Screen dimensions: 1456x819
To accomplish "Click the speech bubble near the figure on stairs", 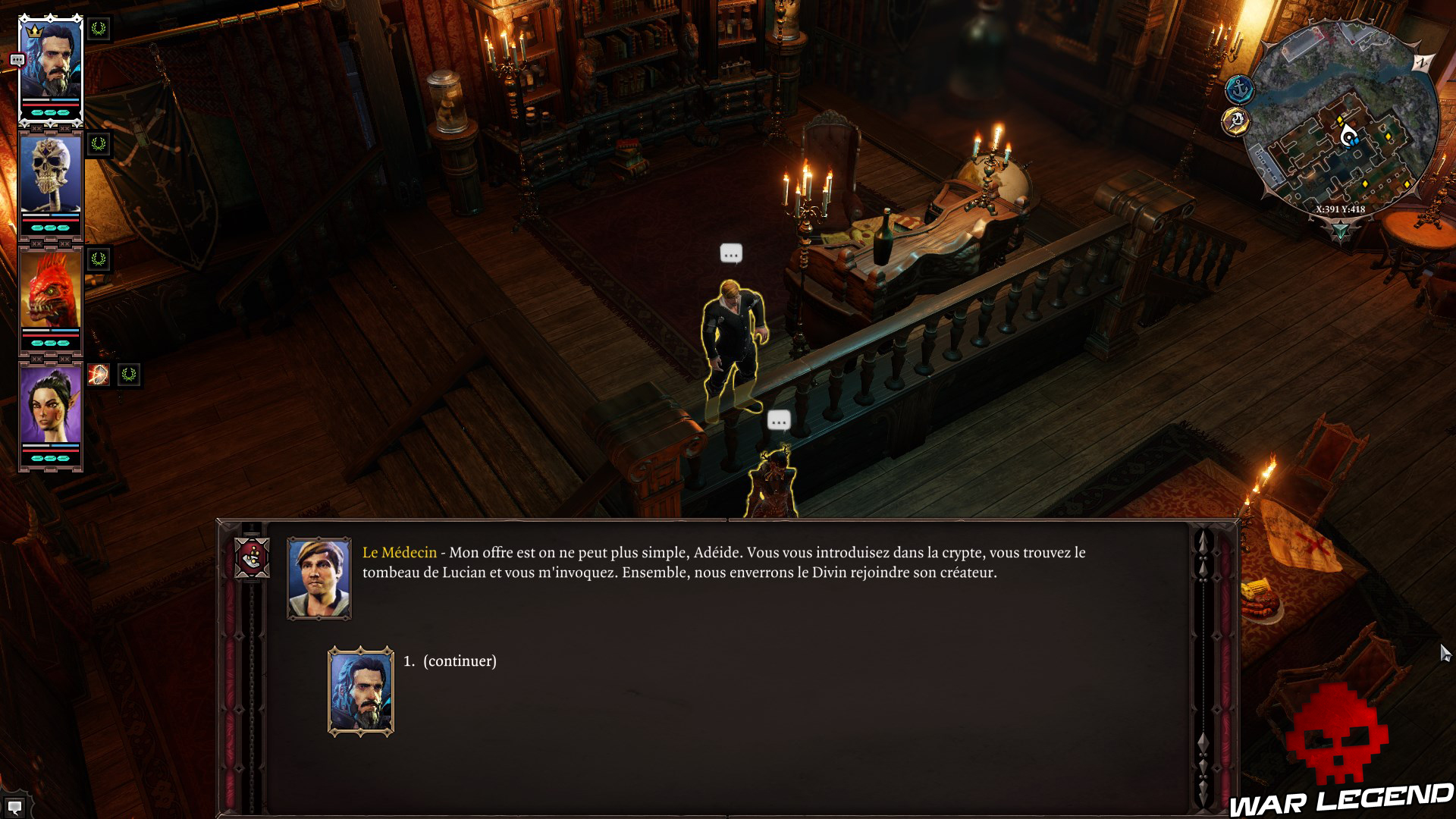I will point(779,420).
